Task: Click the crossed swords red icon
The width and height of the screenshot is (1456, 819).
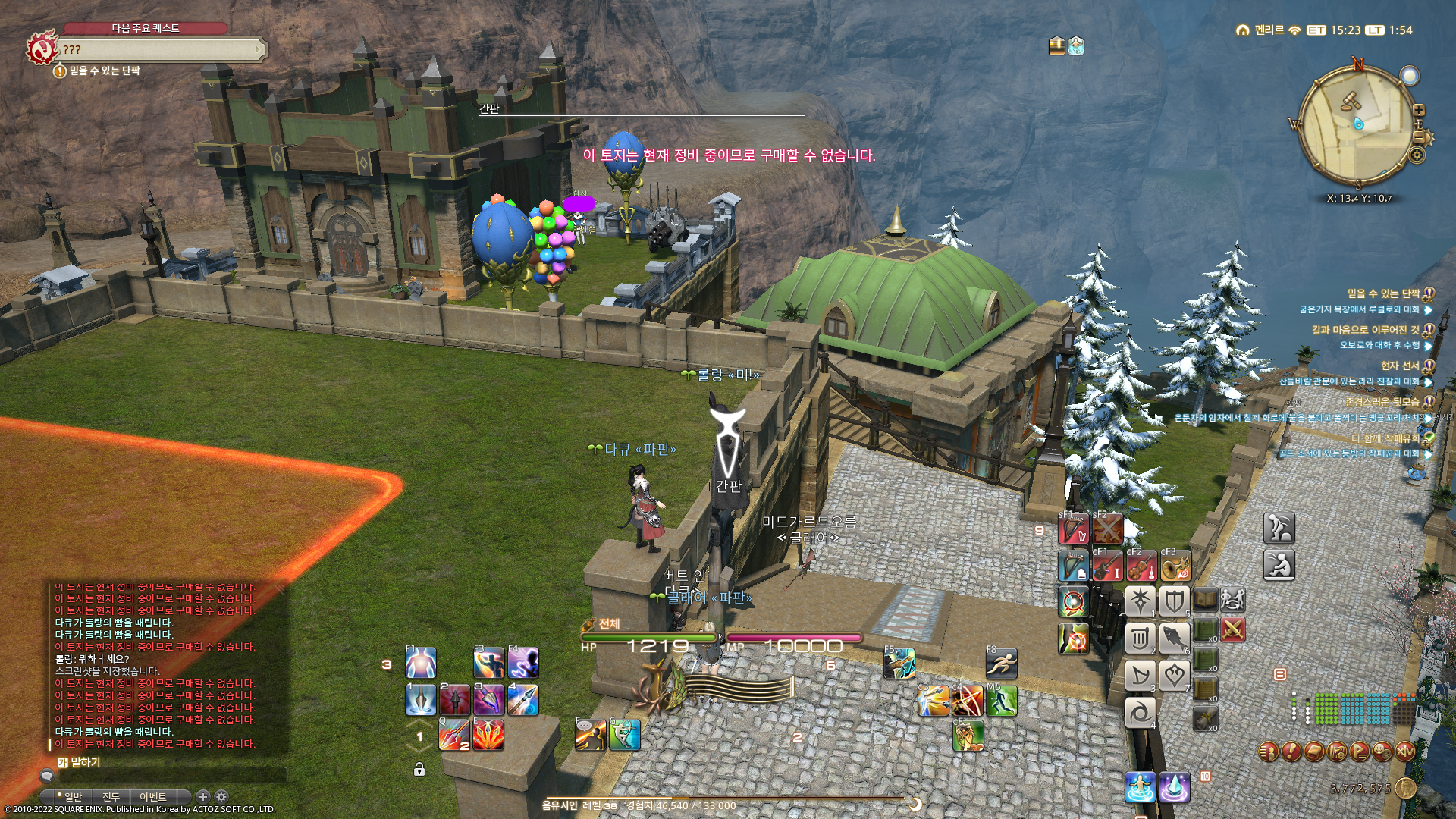Action: 1233,630
